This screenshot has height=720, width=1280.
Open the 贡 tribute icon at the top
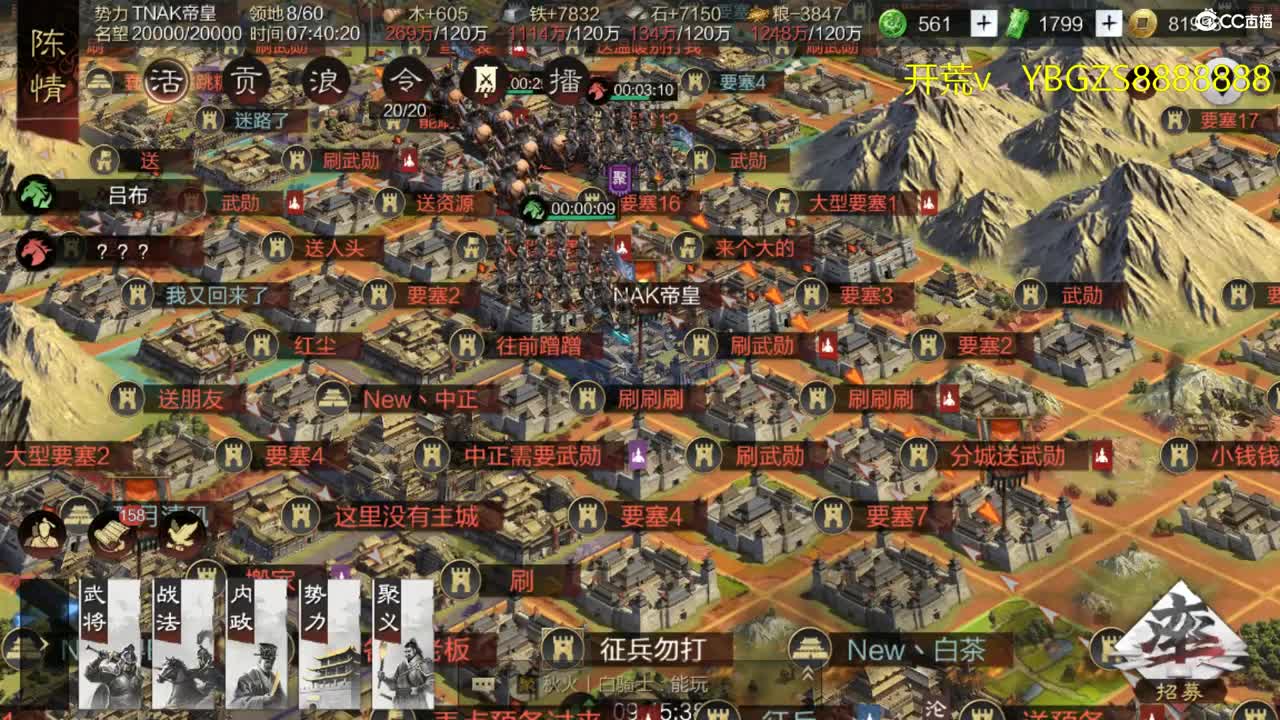pos(243,79)
